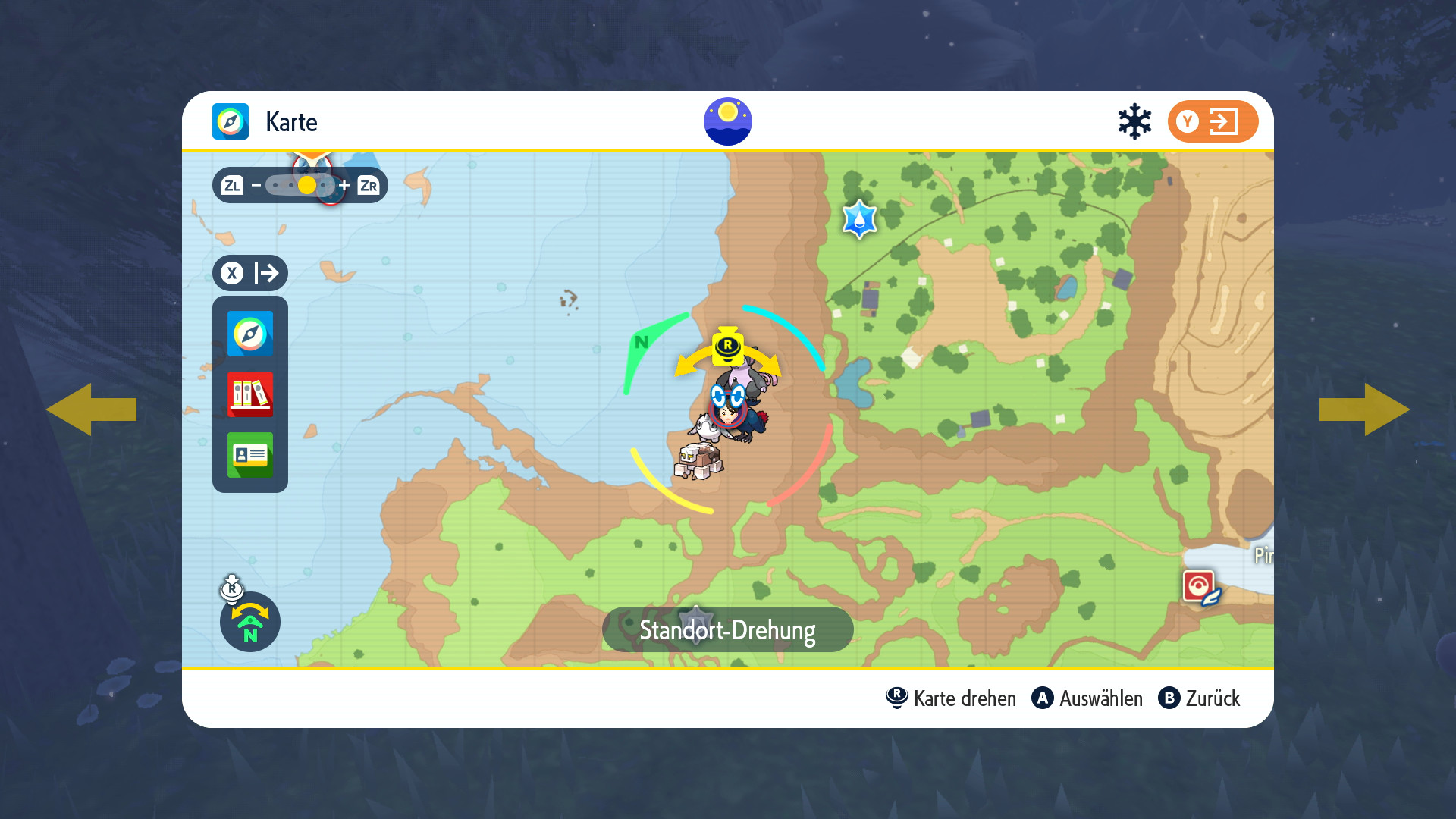
Task: Open the Map app icon in sidebar
Action: click(x=250, y=334)
